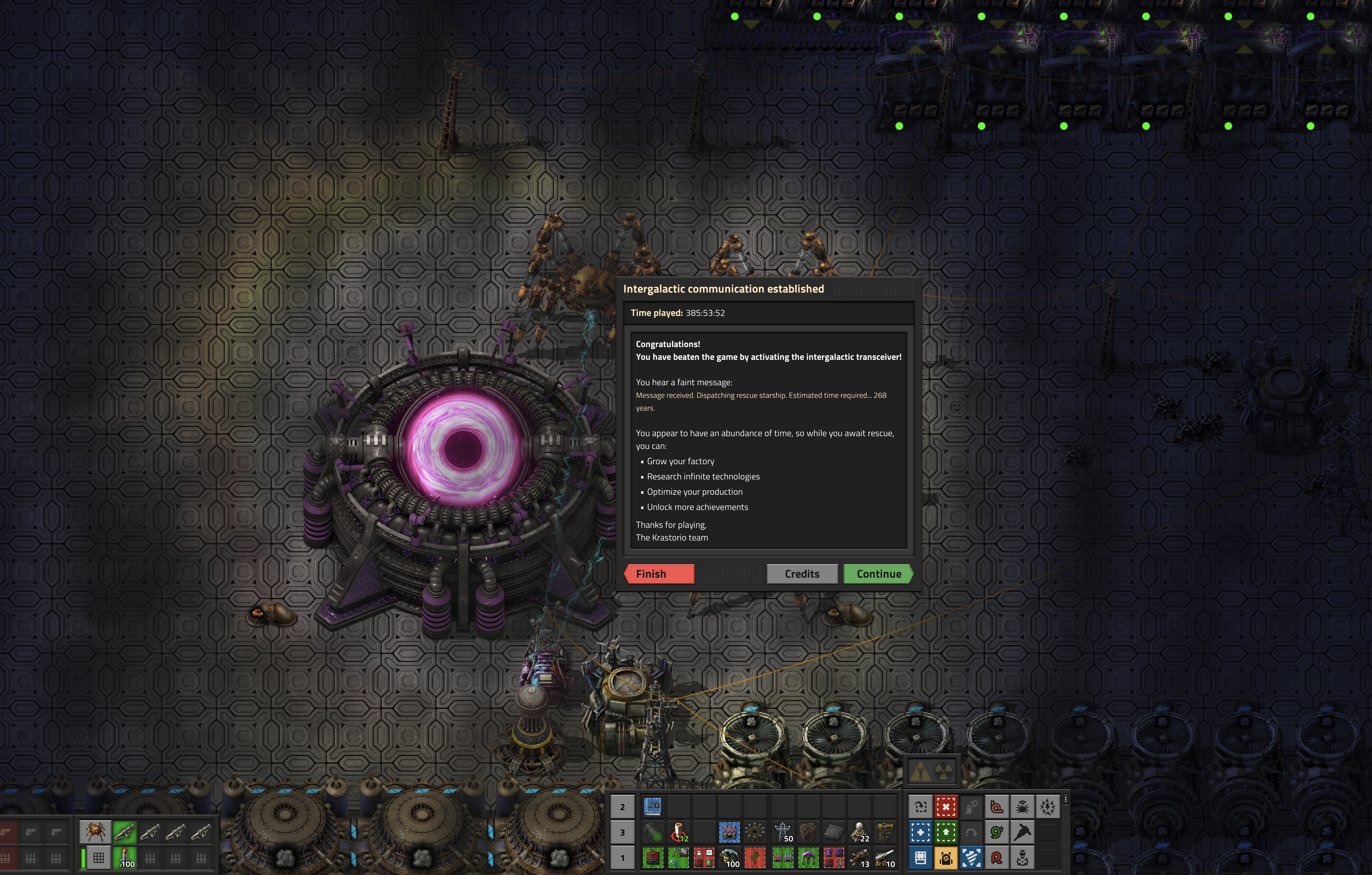Open the blue blueprint library button

coord(920,857)
